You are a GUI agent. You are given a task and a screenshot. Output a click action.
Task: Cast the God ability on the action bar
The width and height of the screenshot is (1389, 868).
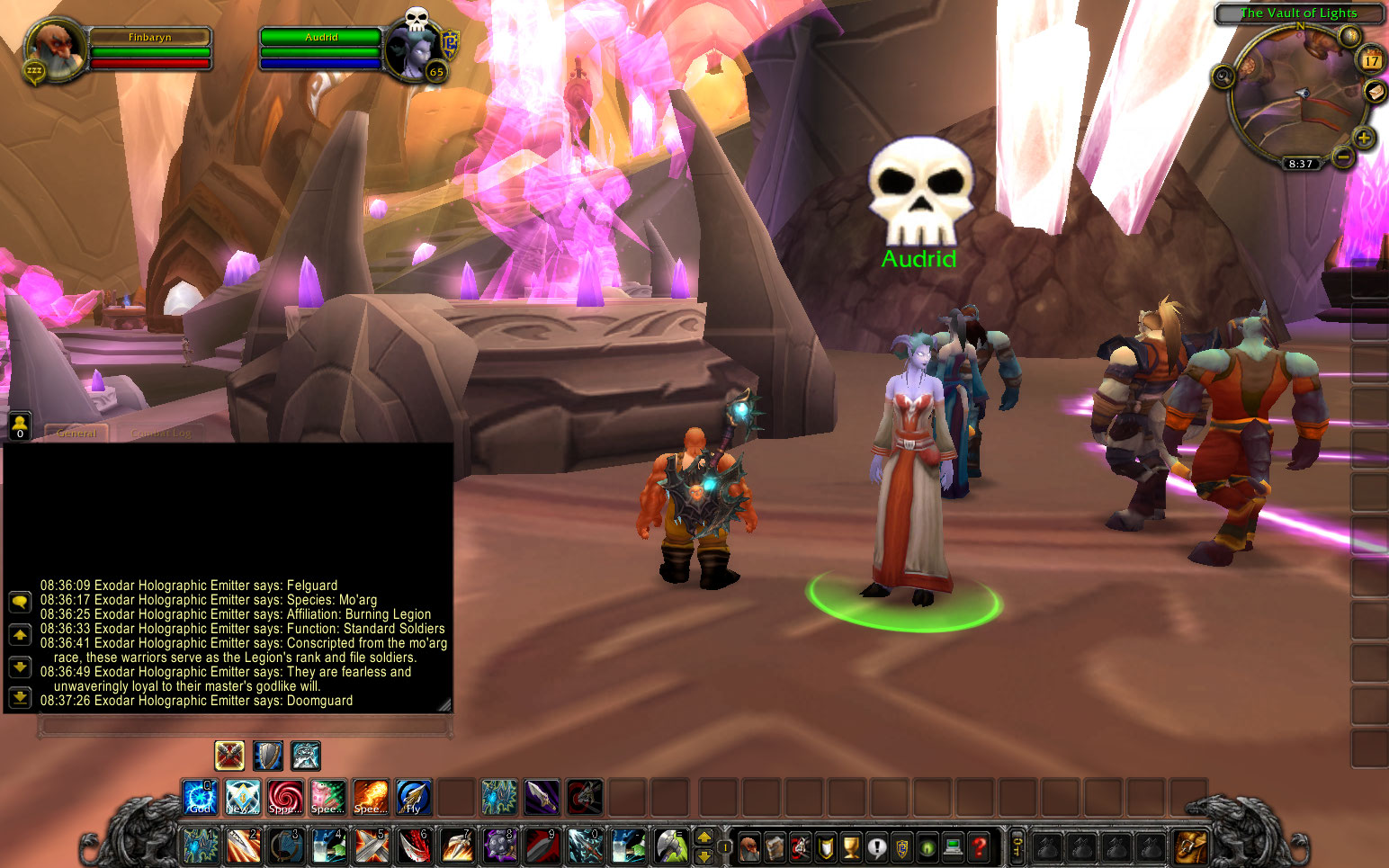(200, 797)
